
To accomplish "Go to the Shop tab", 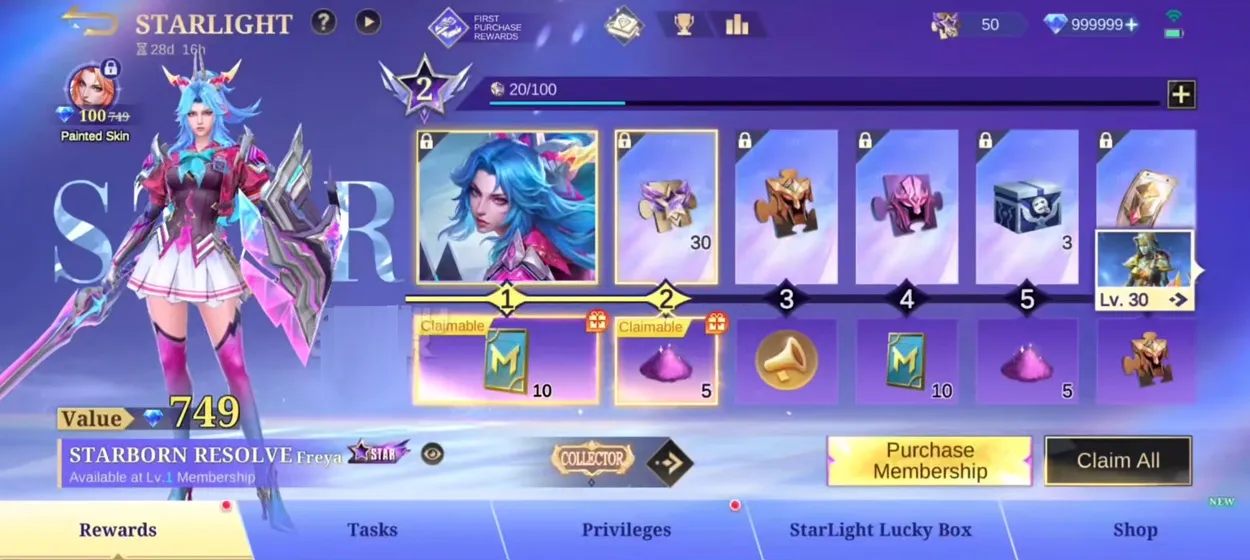I will [1135, 530].
